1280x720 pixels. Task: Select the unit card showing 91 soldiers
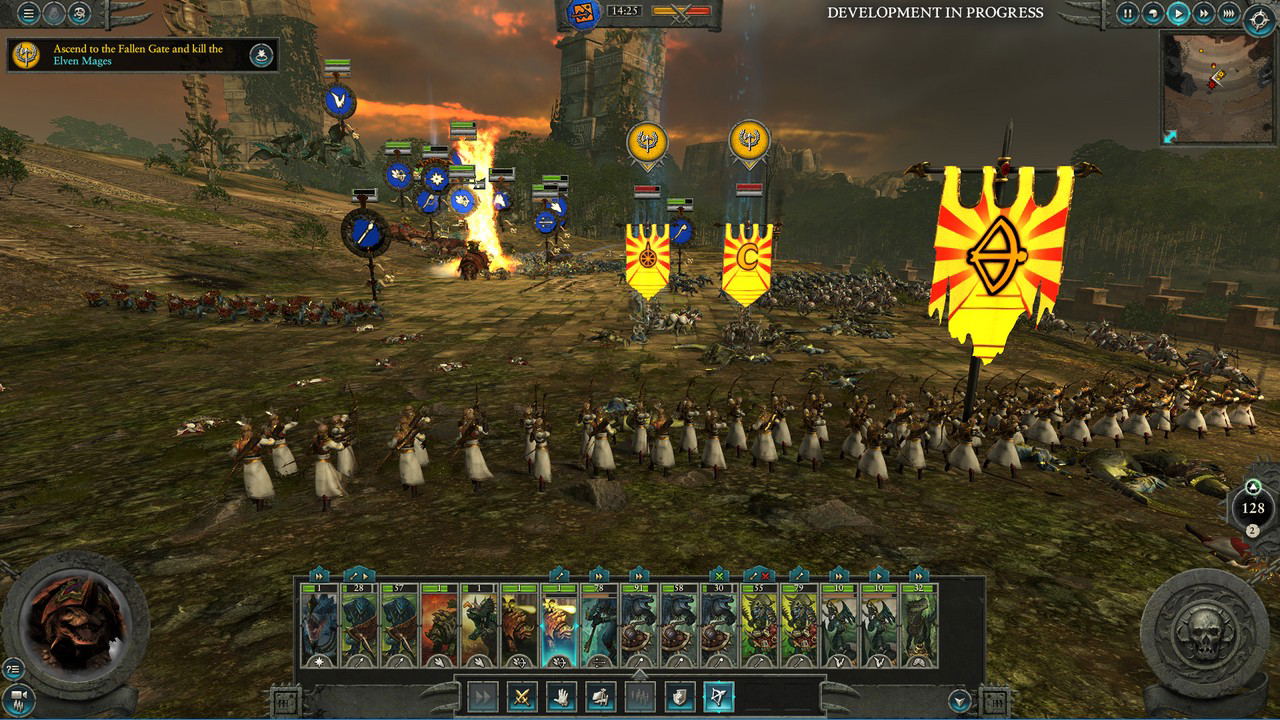click(x=639, y=626)
